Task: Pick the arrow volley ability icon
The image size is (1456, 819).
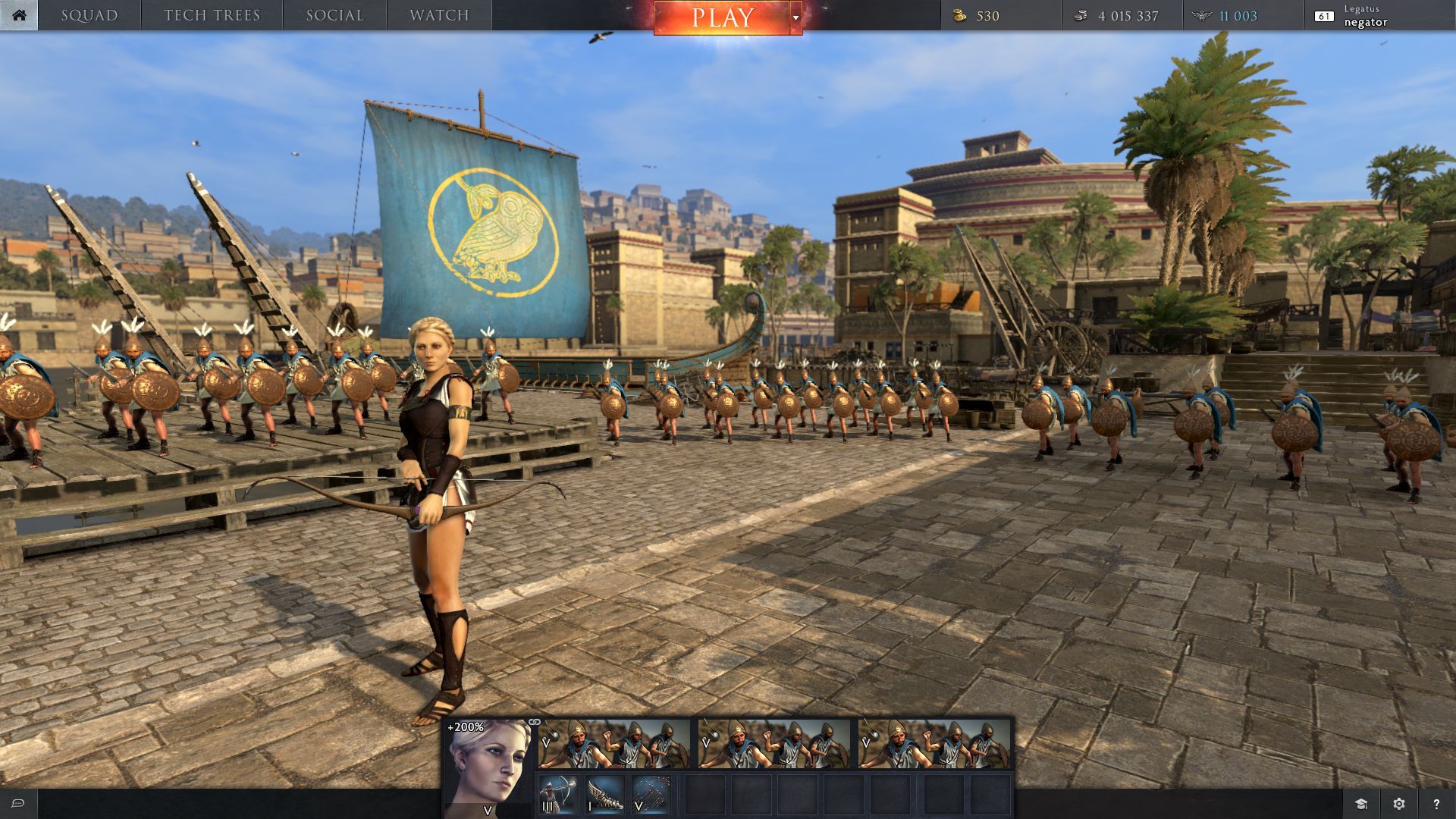Action: coord(651,795)
